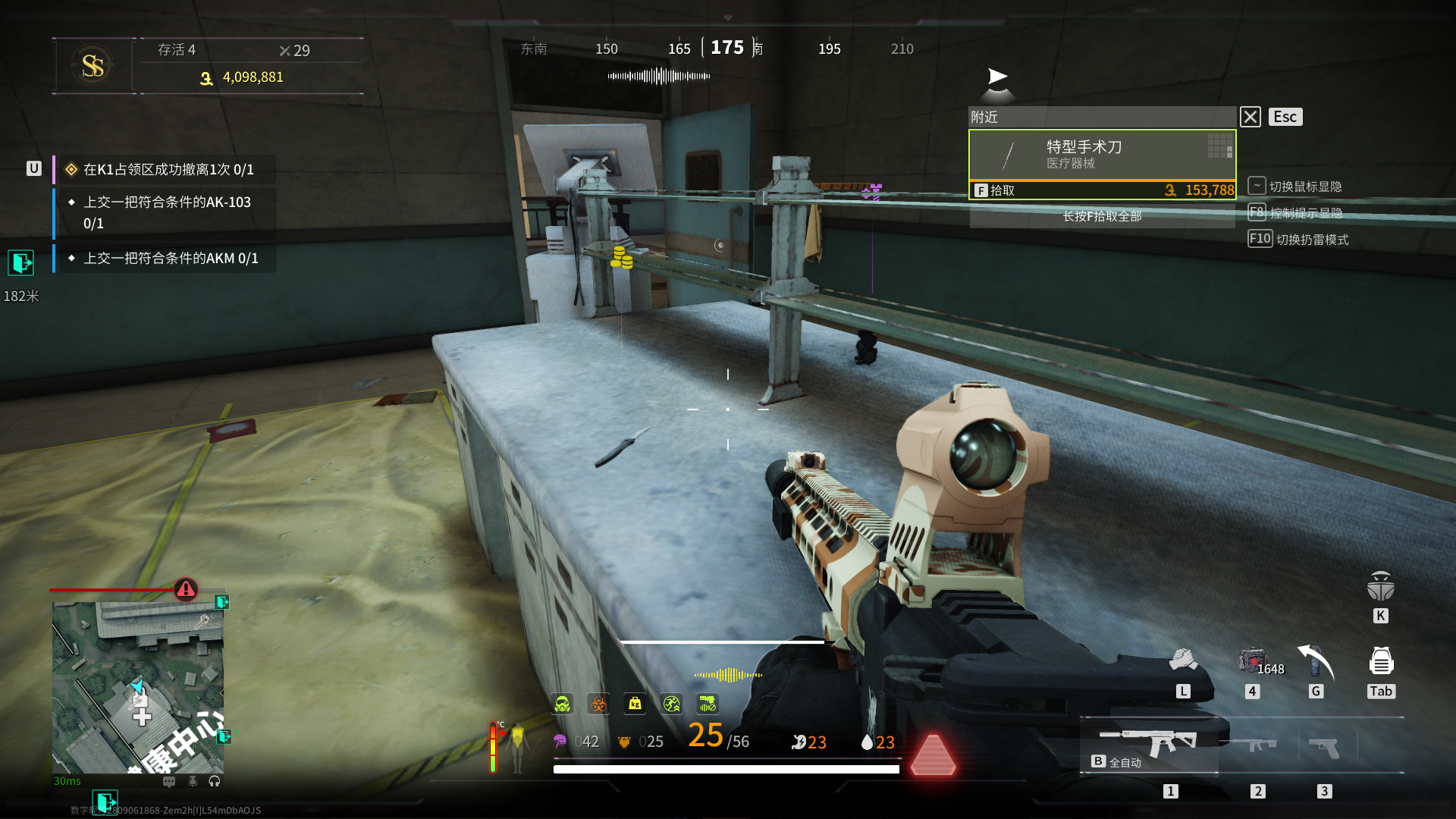
Task: Open the backpack inventory
Action: [x=1381, y=662]
